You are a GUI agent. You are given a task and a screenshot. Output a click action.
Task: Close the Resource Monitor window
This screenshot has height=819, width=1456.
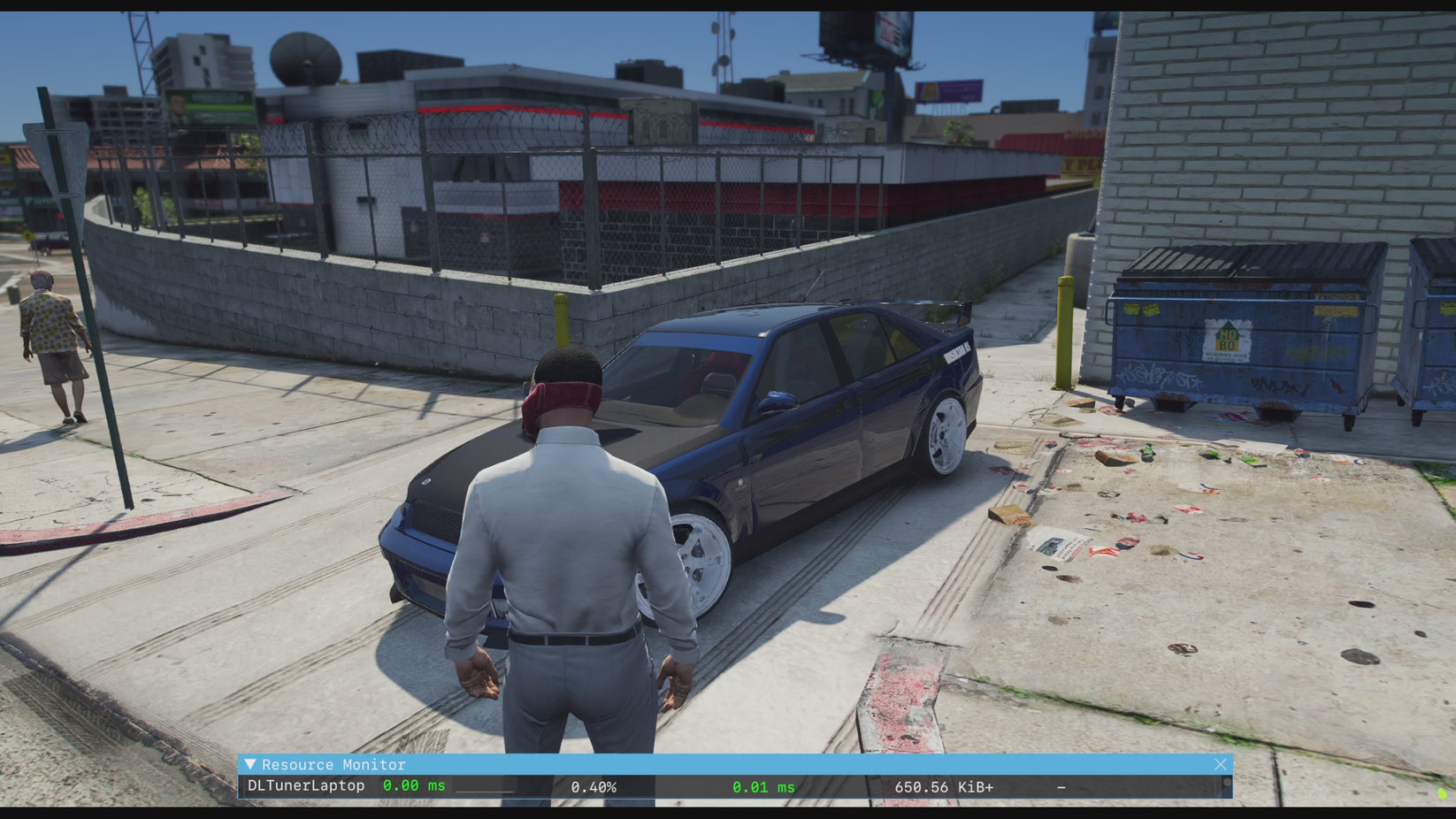click(x=1220, y=764)
